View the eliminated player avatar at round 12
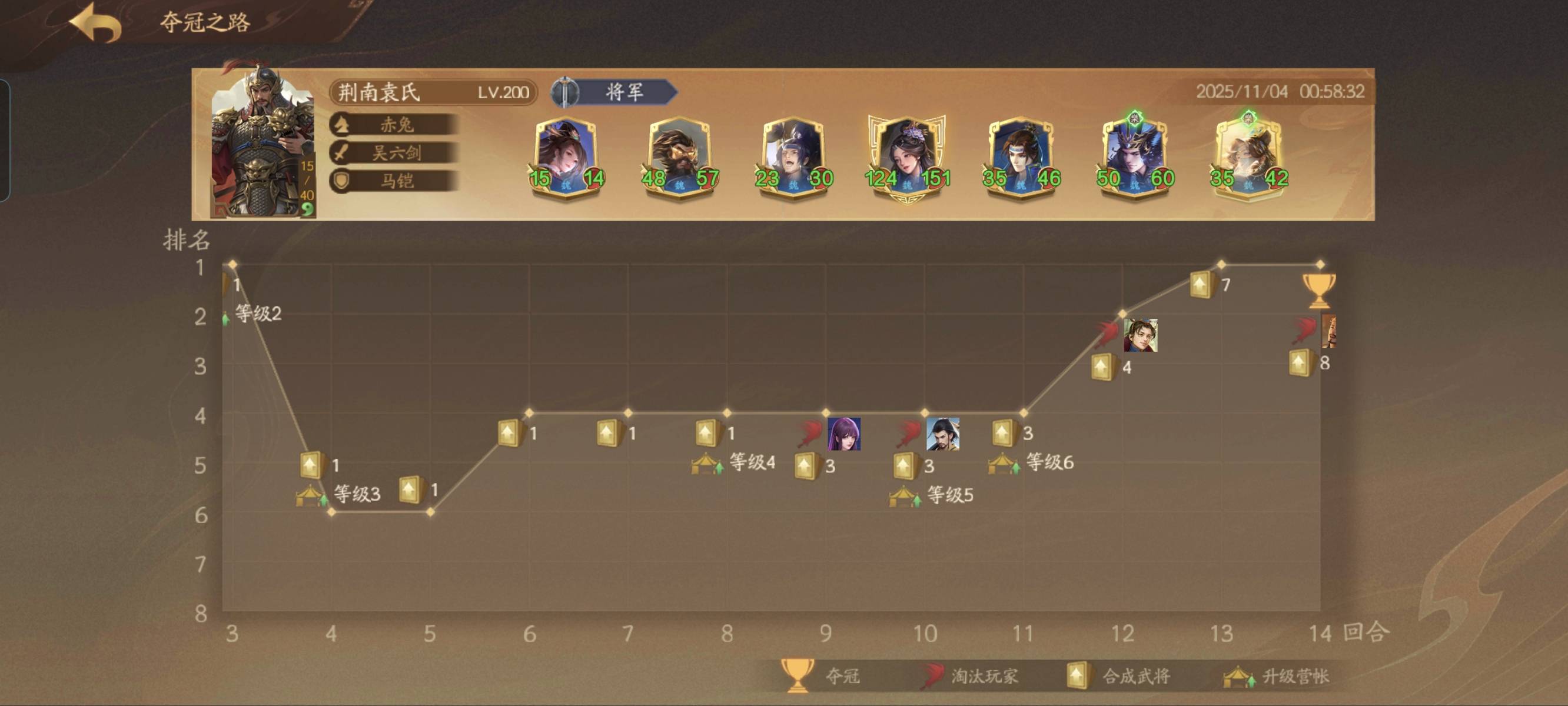 pos(1140,335)
